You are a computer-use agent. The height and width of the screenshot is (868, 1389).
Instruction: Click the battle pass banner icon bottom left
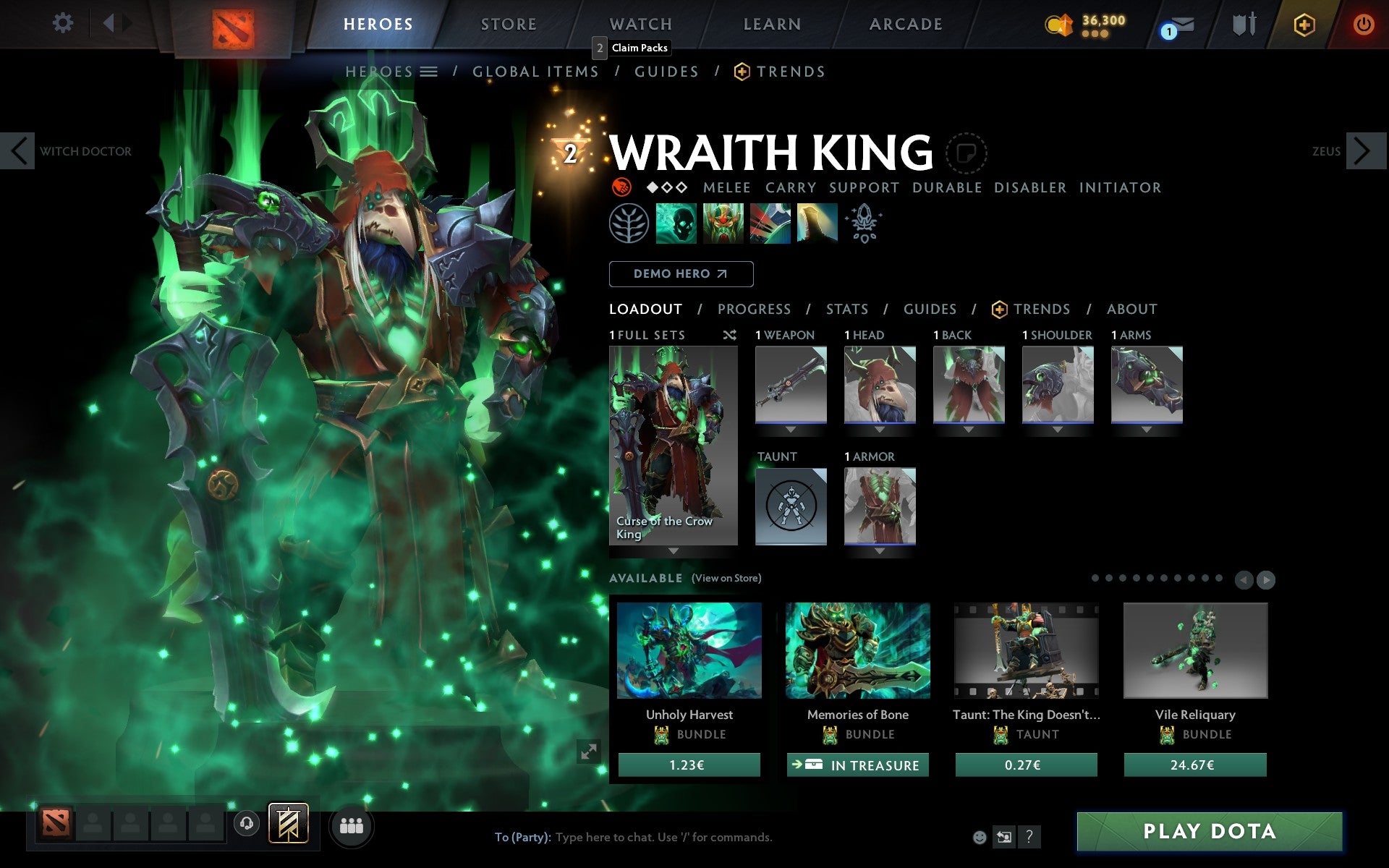point(286,822)
